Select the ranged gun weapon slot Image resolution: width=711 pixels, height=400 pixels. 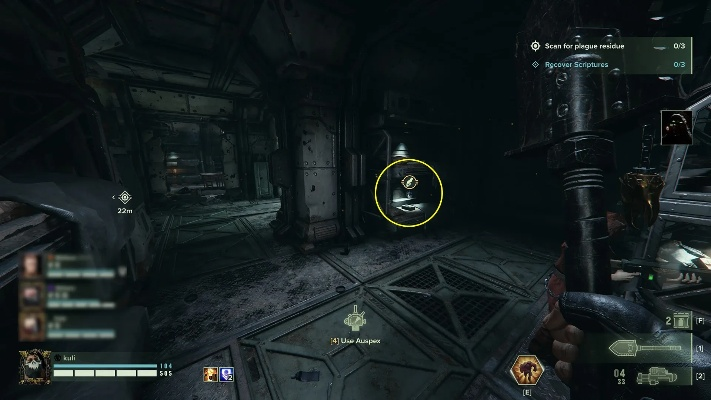(x=658, y=377)
